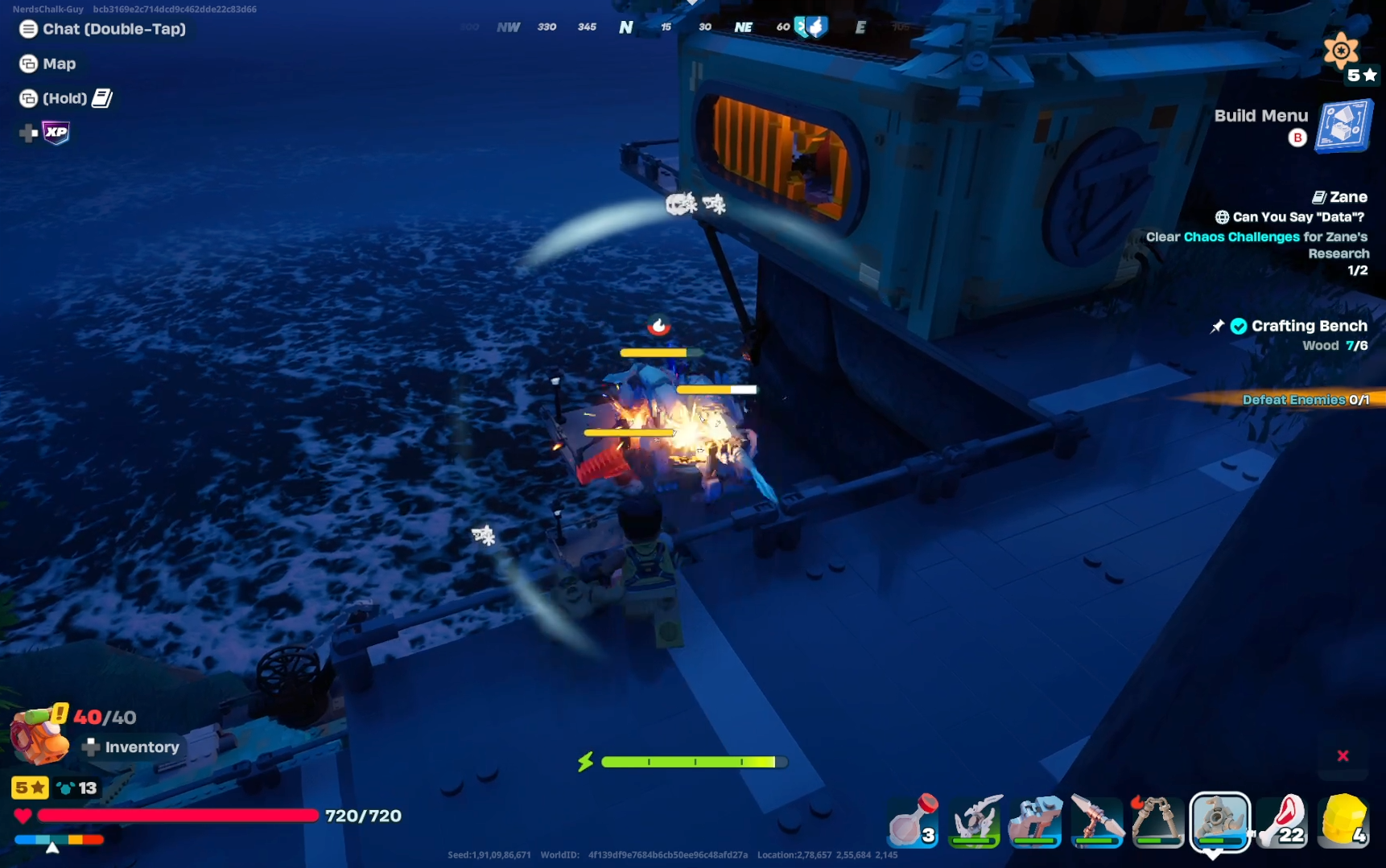
Task: Select the yellow brick item slot
Action: pyautogui.click(x=1343, y=821)
